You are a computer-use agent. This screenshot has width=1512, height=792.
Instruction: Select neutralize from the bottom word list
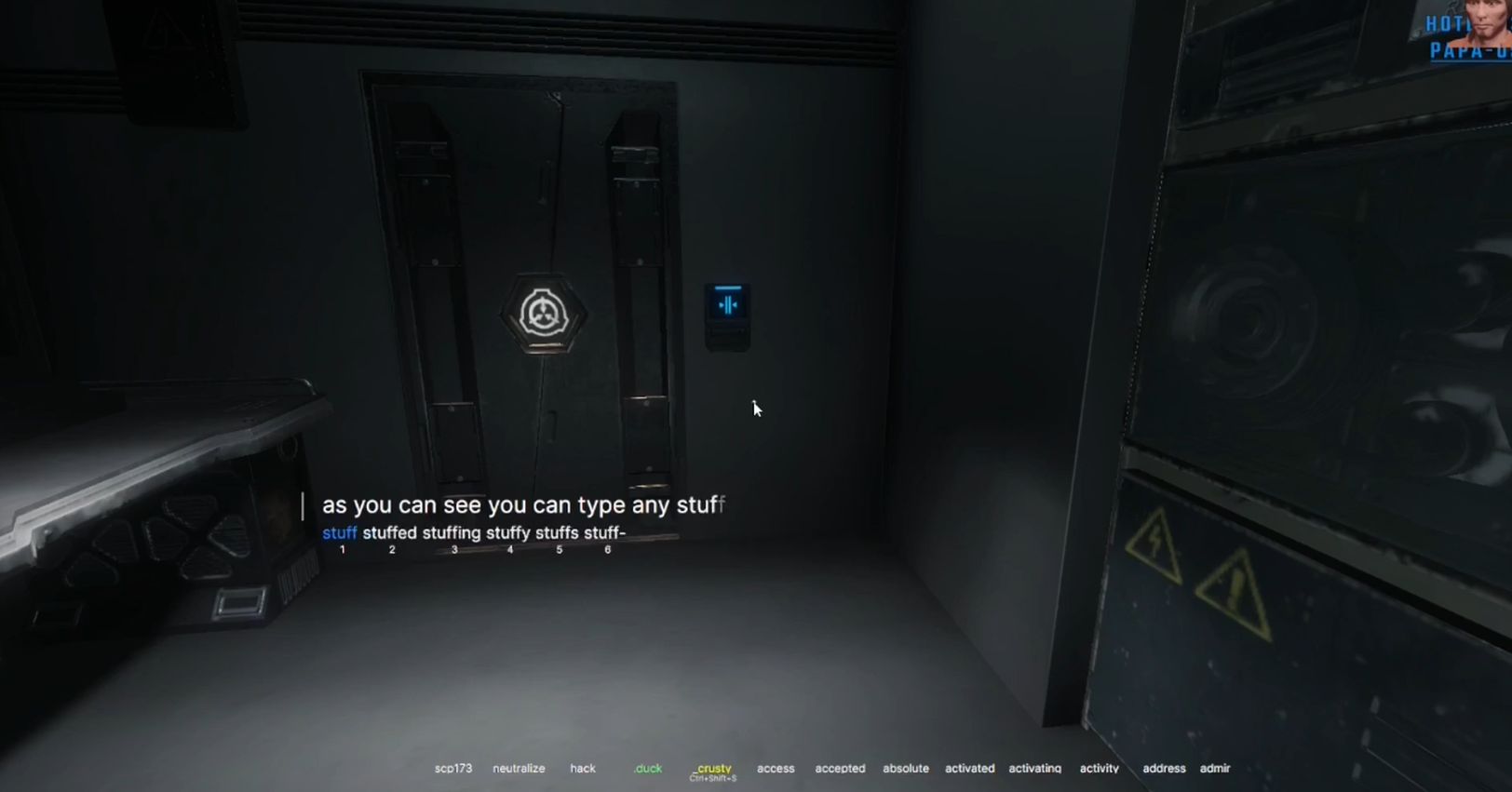[x=519, y=769]
